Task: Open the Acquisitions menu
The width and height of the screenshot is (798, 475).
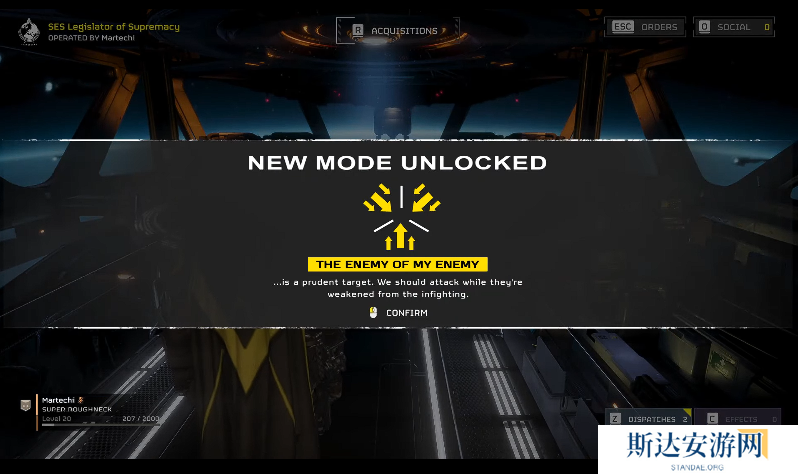Action: point(397,31)
